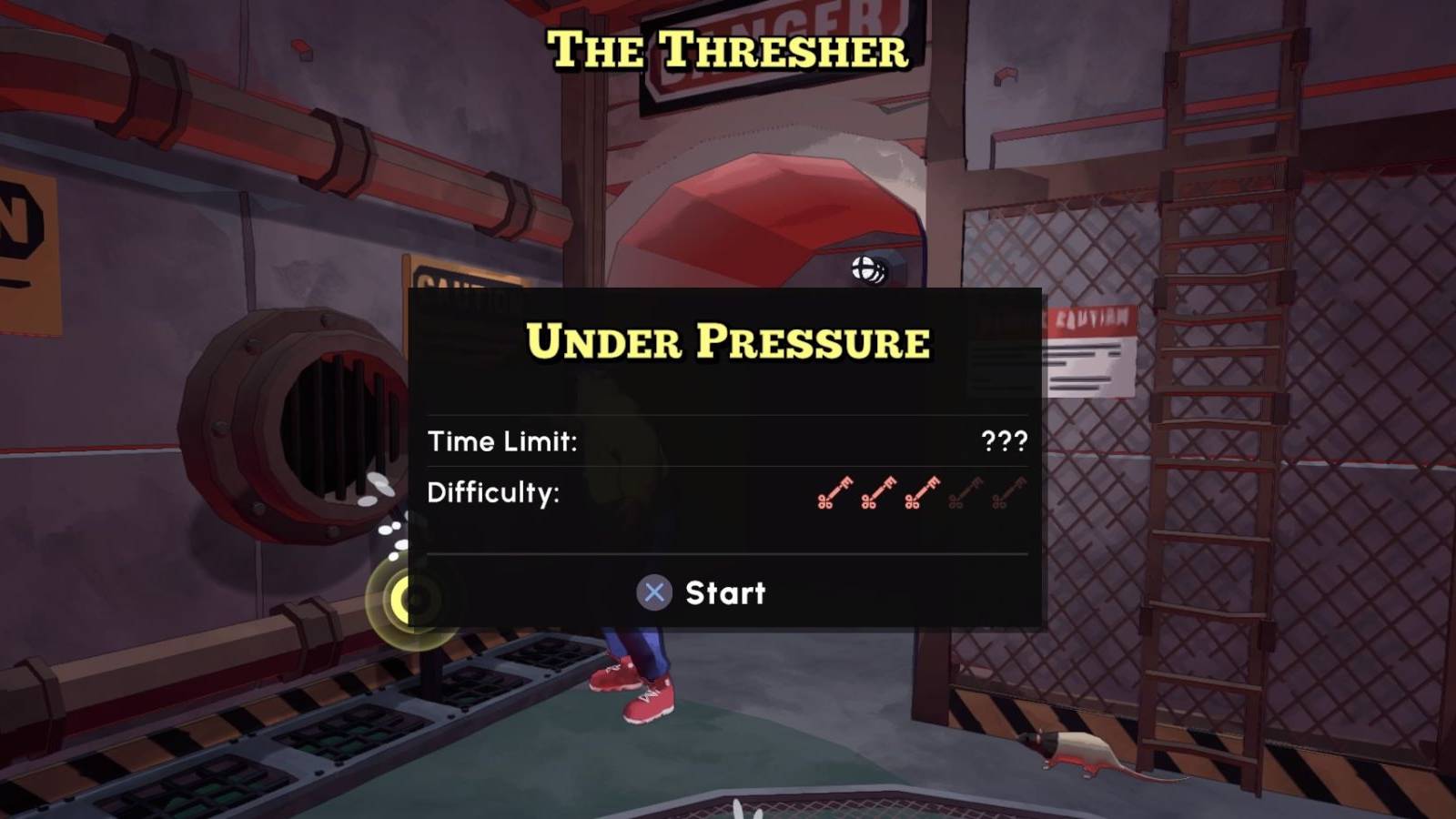1456x819 pixels.
Task: Select the second red key difficulty icon
Action: click(x=877, y=493)
